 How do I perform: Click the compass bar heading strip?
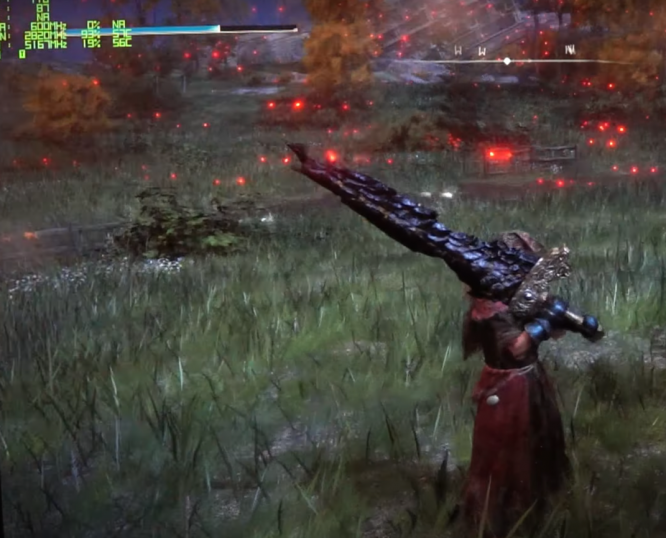[510, 59]
